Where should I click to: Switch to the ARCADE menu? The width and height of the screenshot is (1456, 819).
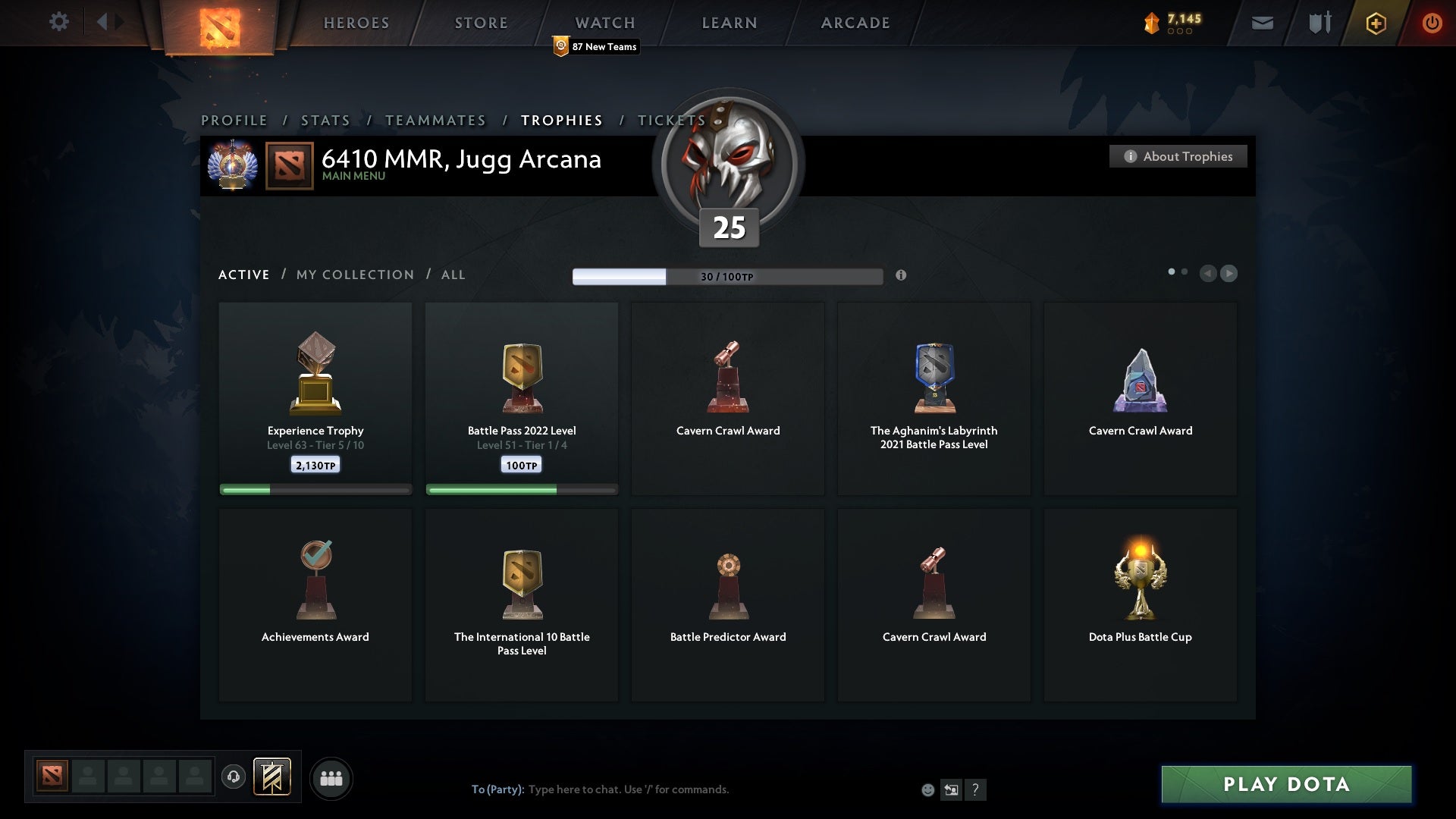tap(854, 23)
